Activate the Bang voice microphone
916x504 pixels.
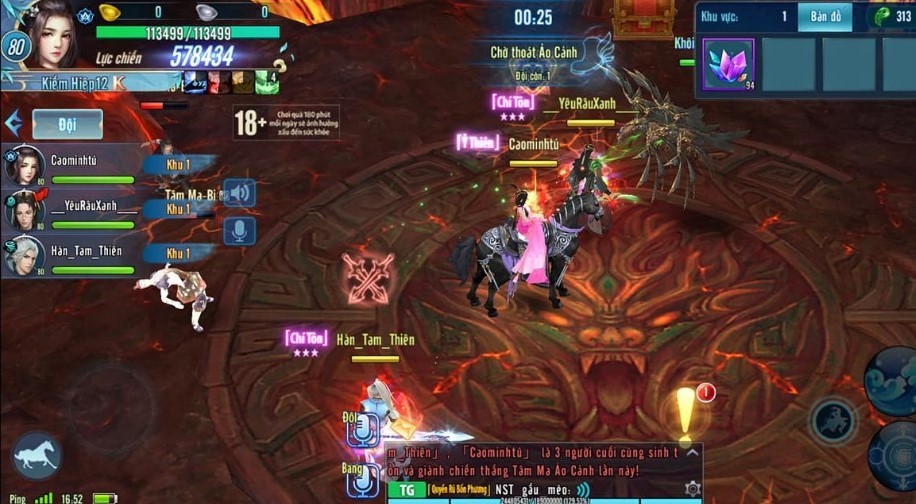361,480
